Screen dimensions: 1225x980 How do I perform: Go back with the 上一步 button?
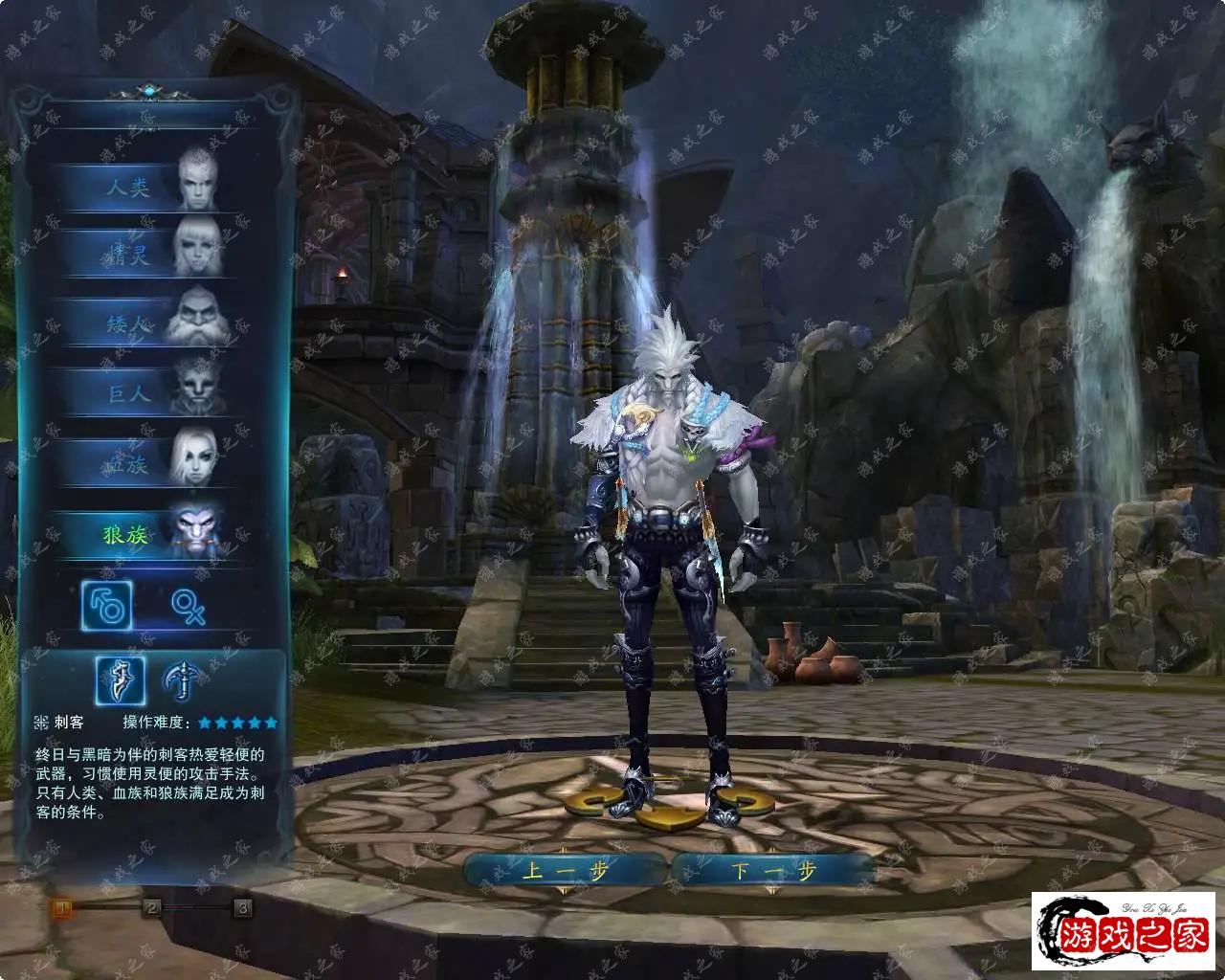(566, 871)
